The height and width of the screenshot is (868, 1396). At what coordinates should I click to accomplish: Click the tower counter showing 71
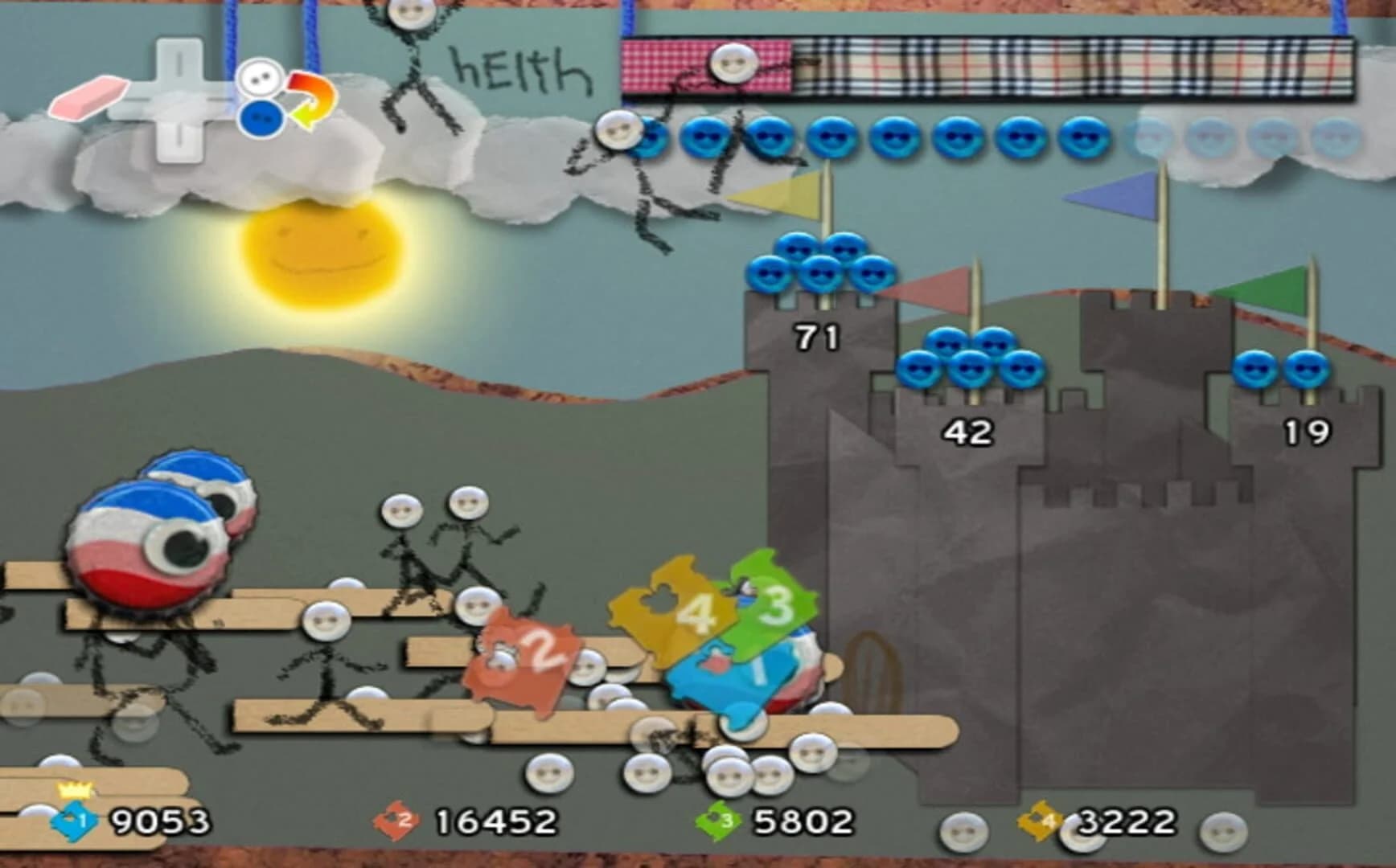815,336
